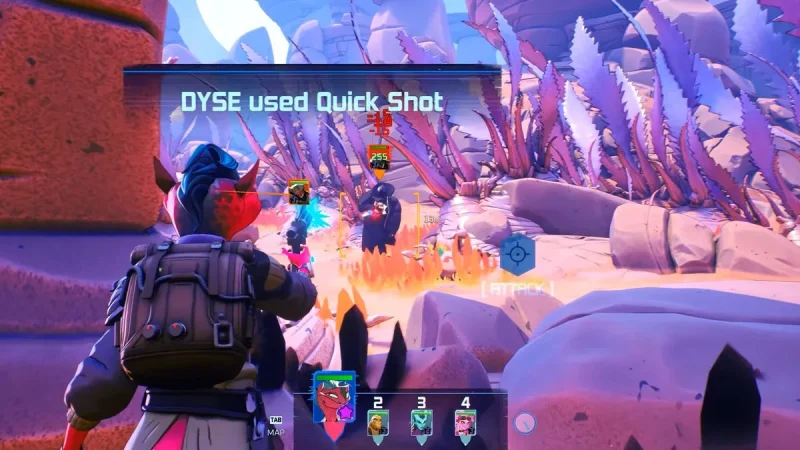Activate the blue hexagon Attack crosshair icon
The width and height of the screenshot is (800, 450).
(x=517, y=254)
